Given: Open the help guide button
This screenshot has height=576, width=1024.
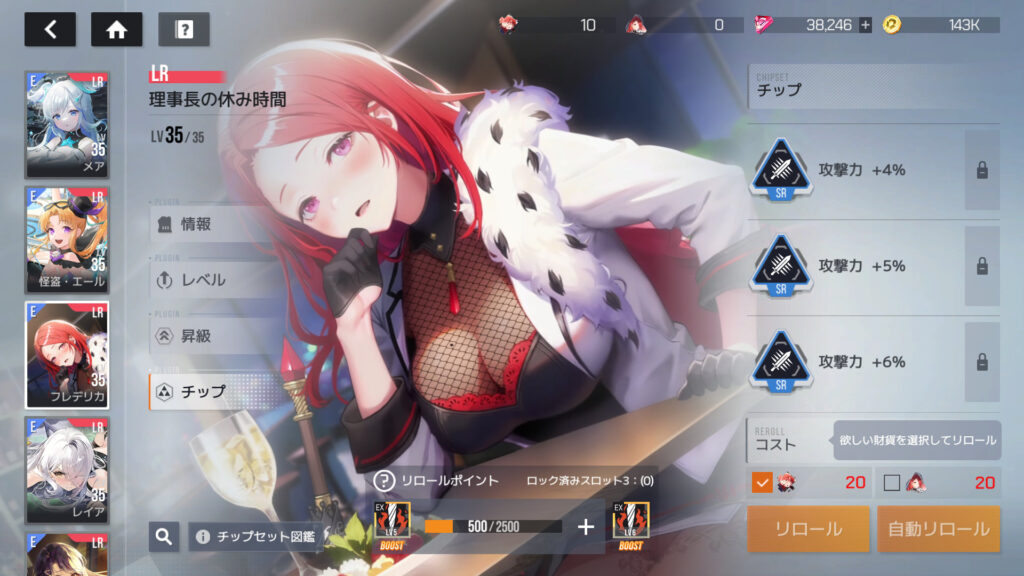Looking at the screenshot, I should tap(184, 29).
